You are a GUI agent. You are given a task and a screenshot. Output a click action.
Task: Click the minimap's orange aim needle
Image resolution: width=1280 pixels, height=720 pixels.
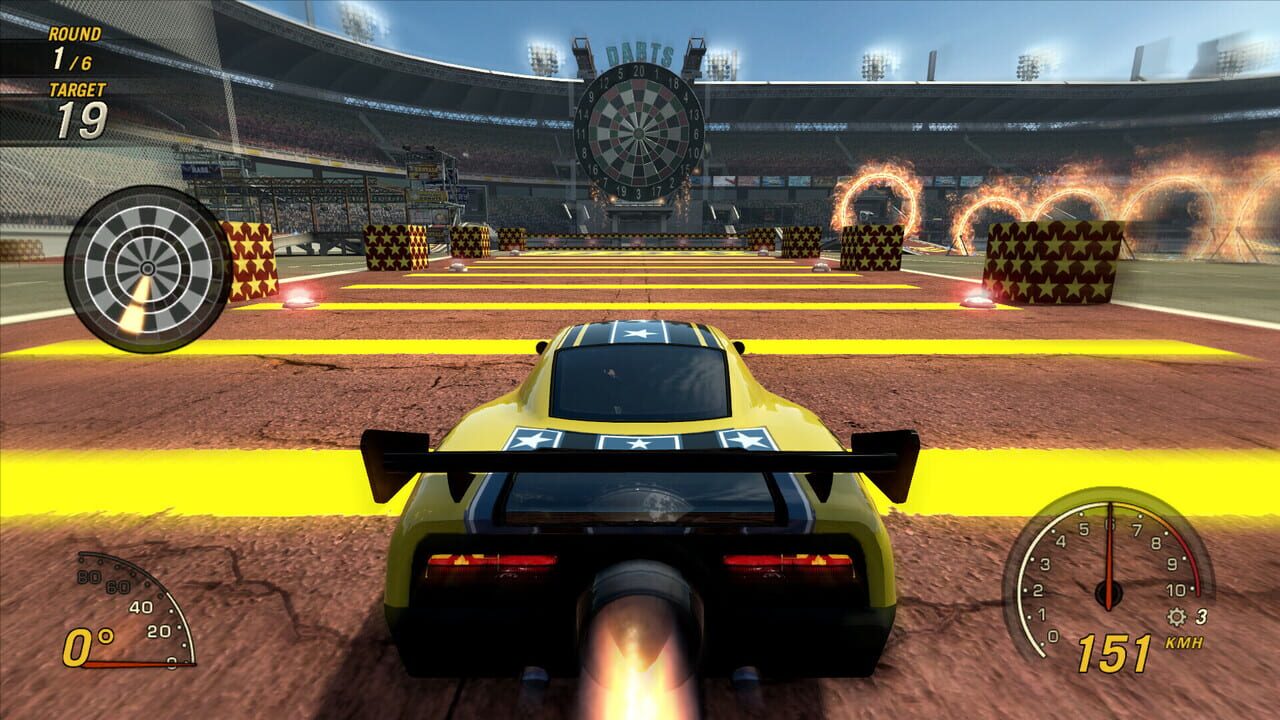[135, 305]
